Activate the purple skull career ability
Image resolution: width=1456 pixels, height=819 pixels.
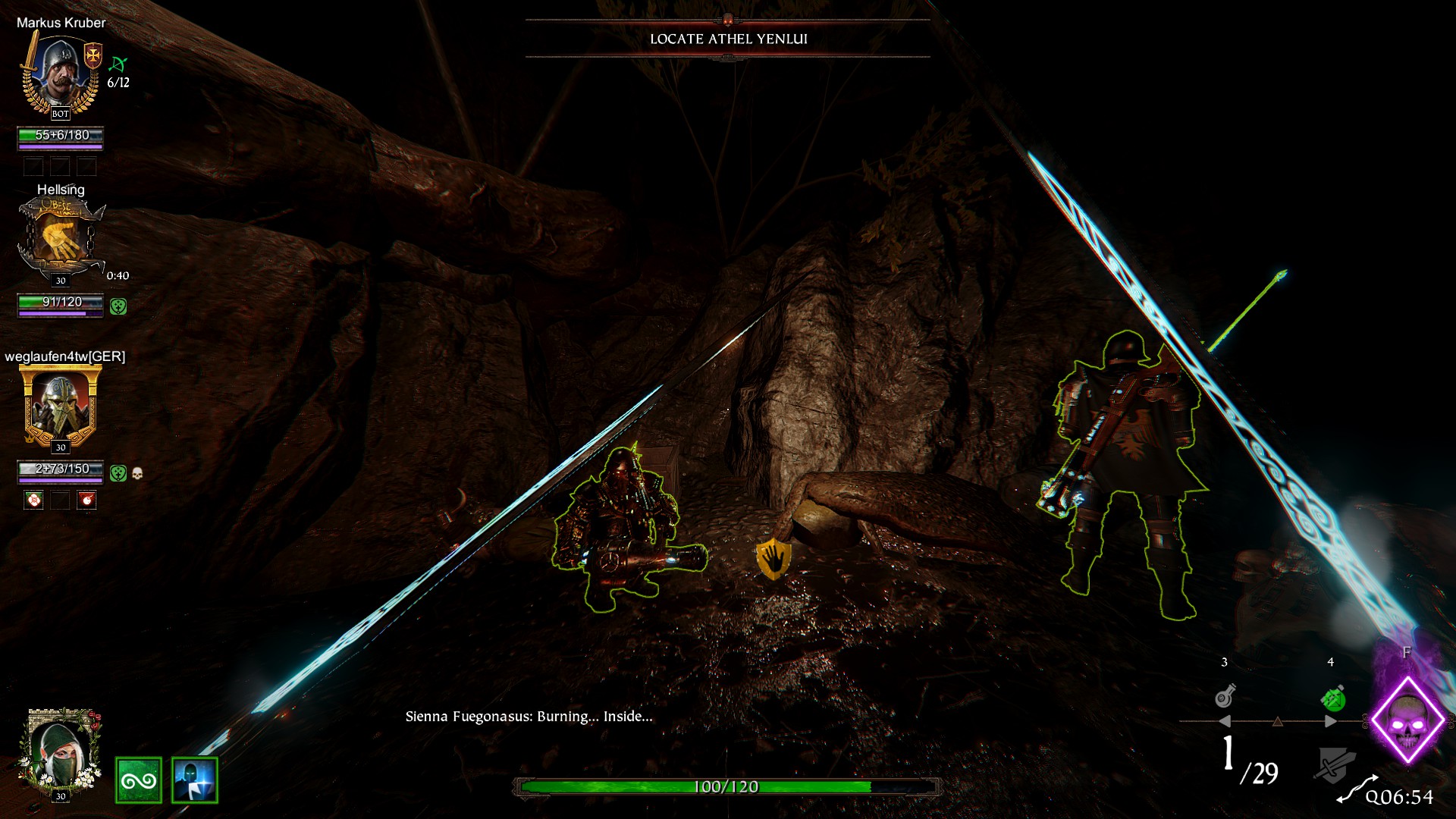pos(1407,720)
